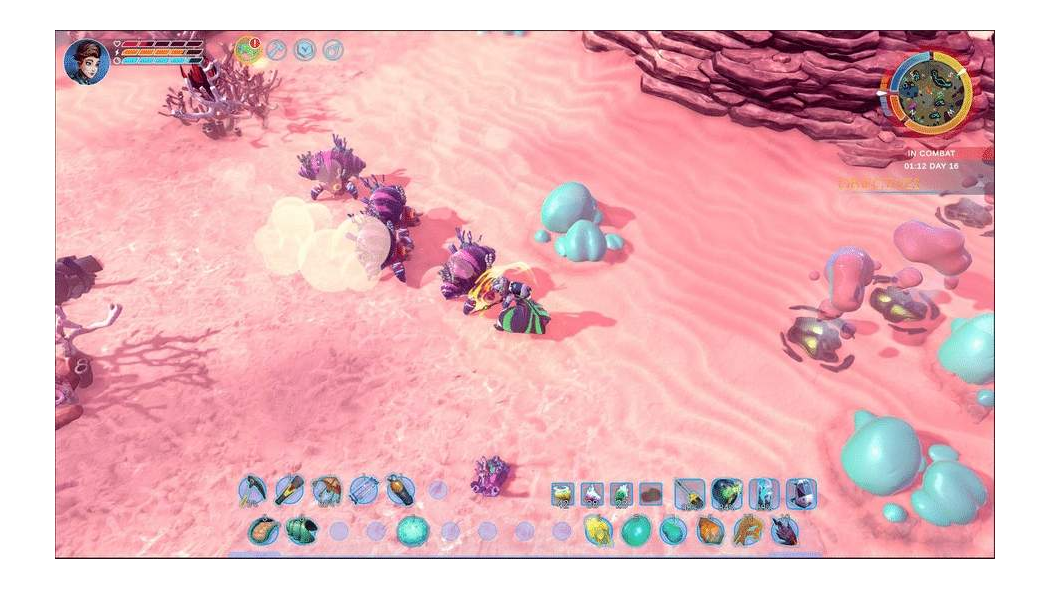
Task: Select the green striped shell slot
Action: (300, 530)
